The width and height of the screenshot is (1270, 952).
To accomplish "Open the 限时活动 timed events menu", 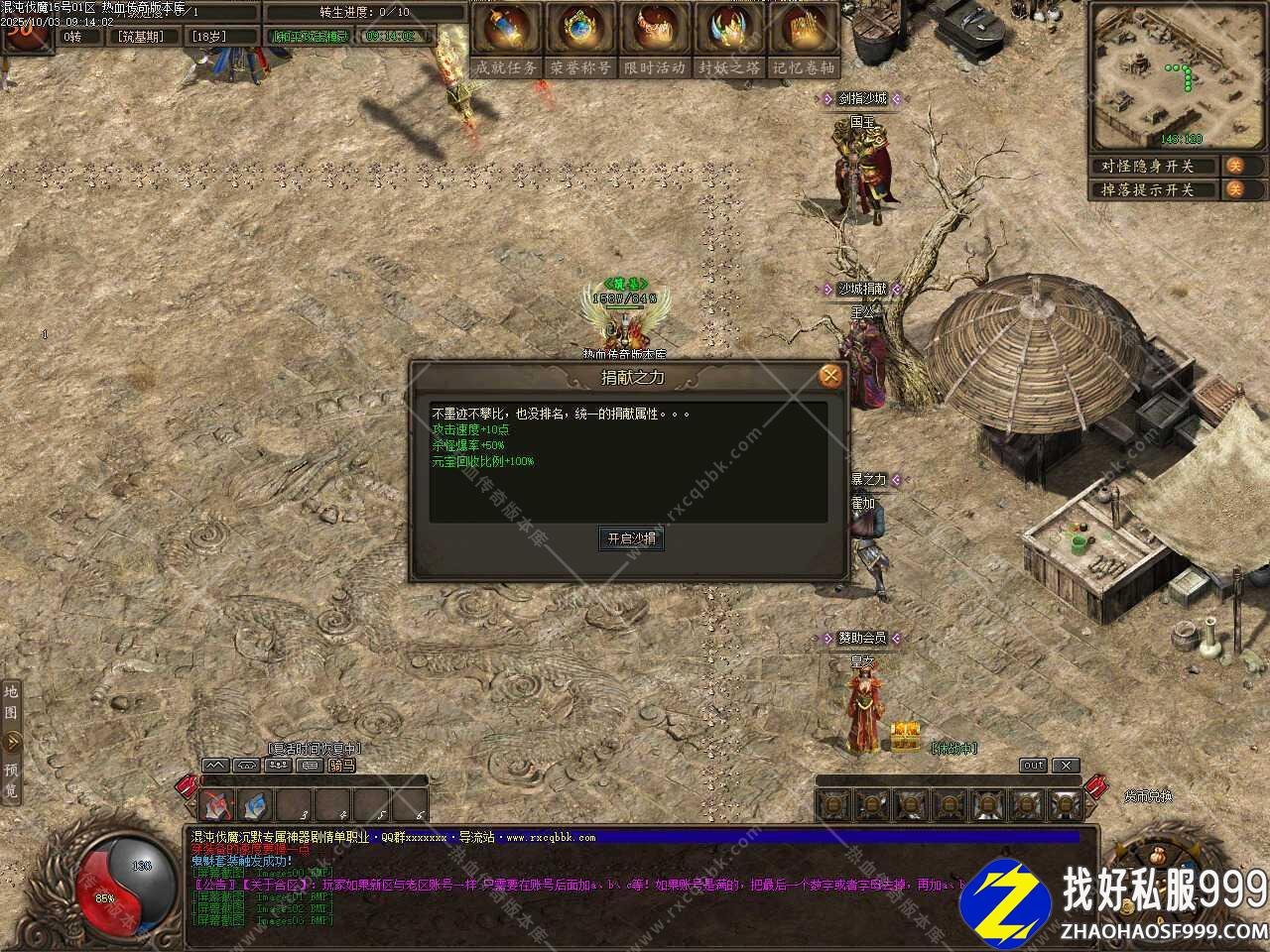I will click(x=655, y=41).
